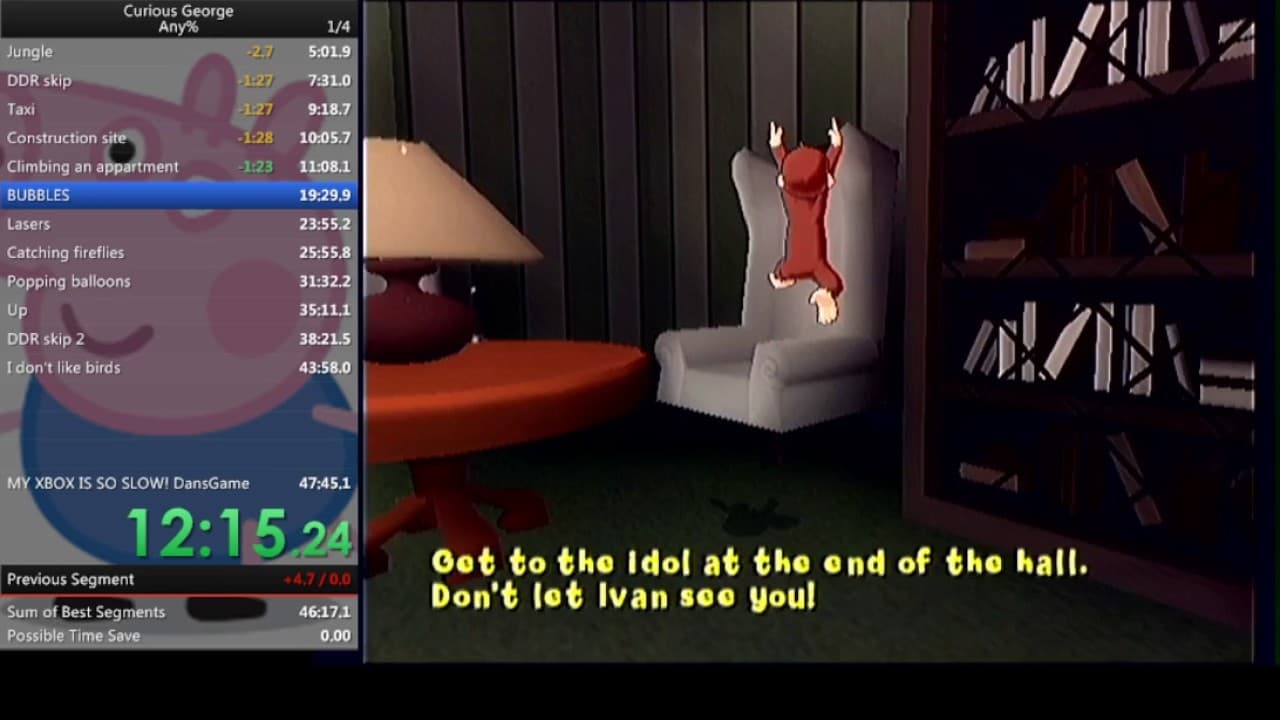The height and width of the screenshot is (720, 1280).
Task: Click the Up segment entry
Action: (100, 310)
